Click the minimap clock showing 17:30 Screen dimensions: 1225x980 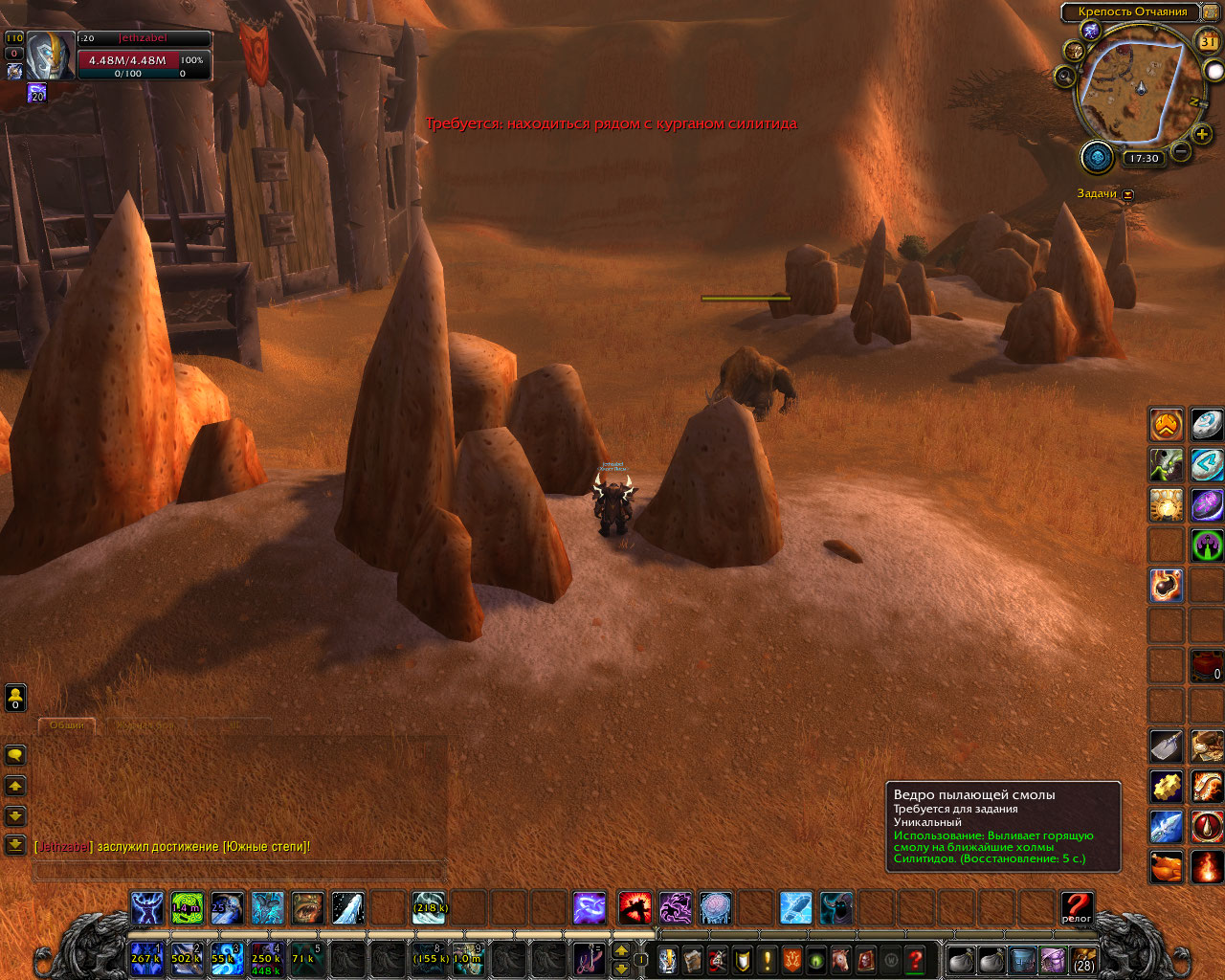(1143, 159)
